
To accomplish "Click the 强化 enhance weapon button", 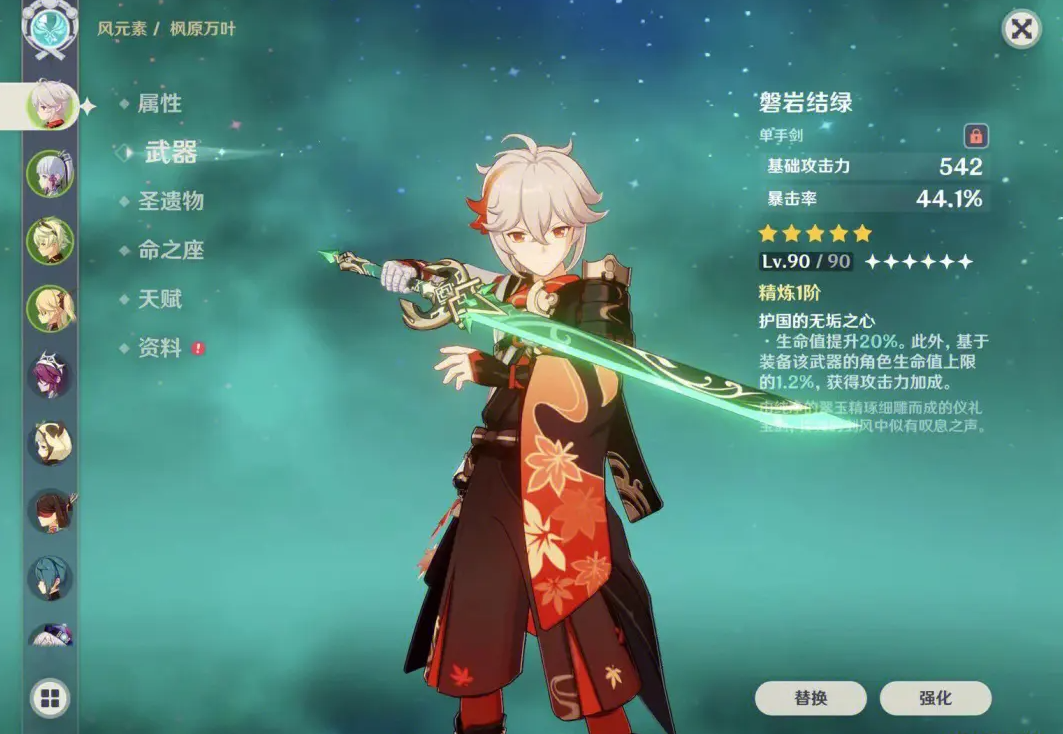I will point(935,698).
